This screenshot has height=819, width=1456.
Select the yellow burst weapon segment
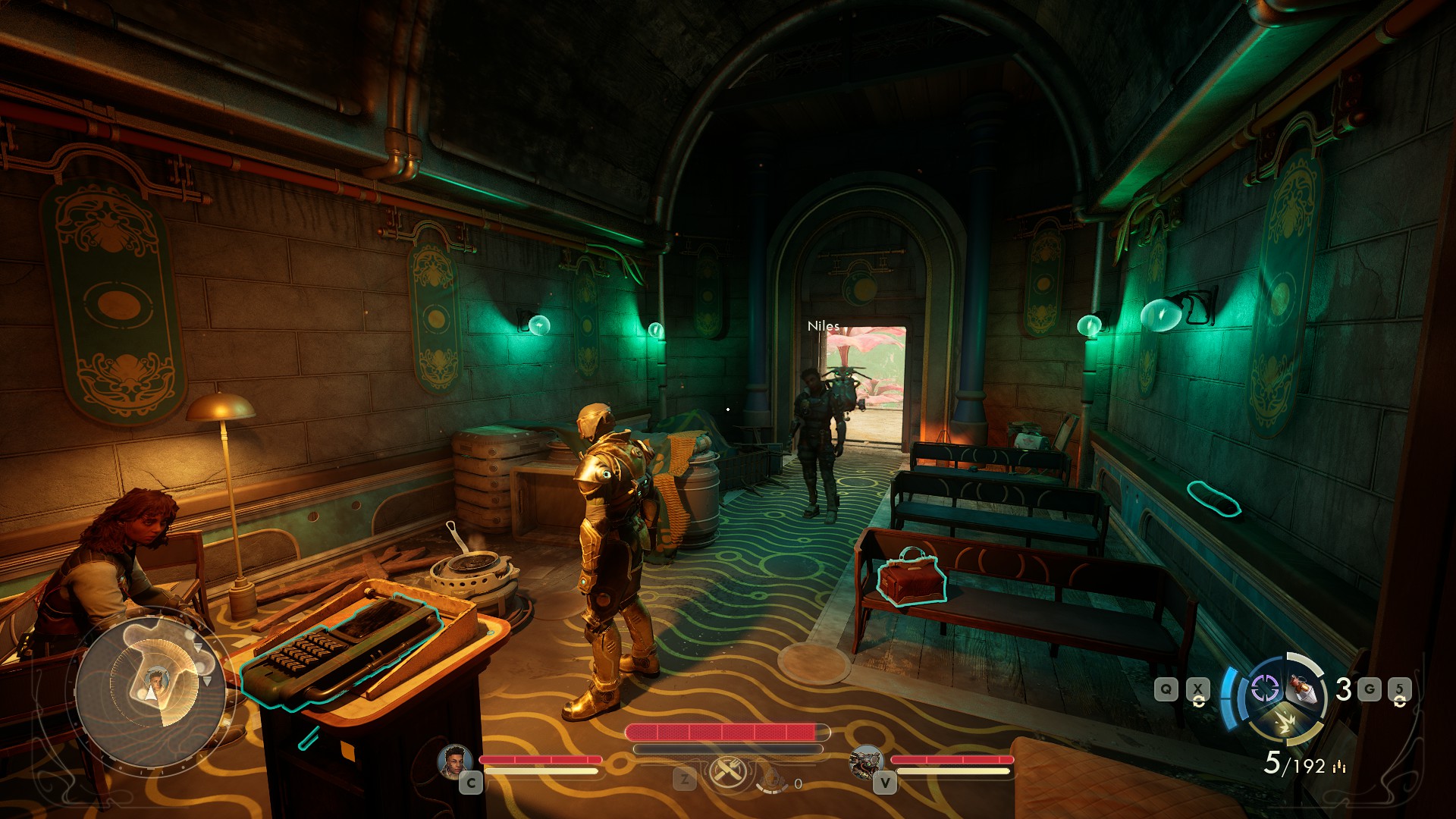point(1285,723)
